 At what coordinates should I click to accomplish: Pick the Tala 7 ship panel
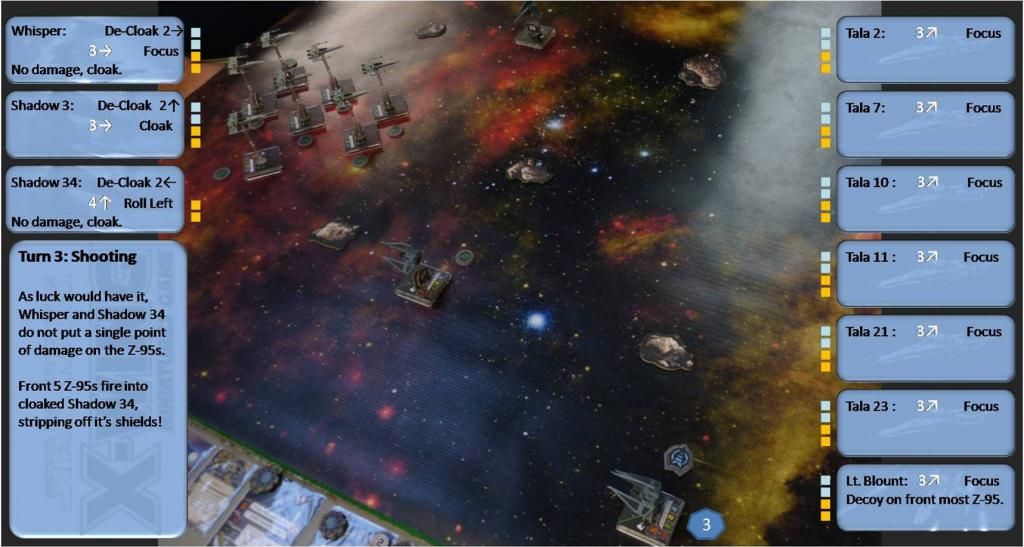point(925,124)
